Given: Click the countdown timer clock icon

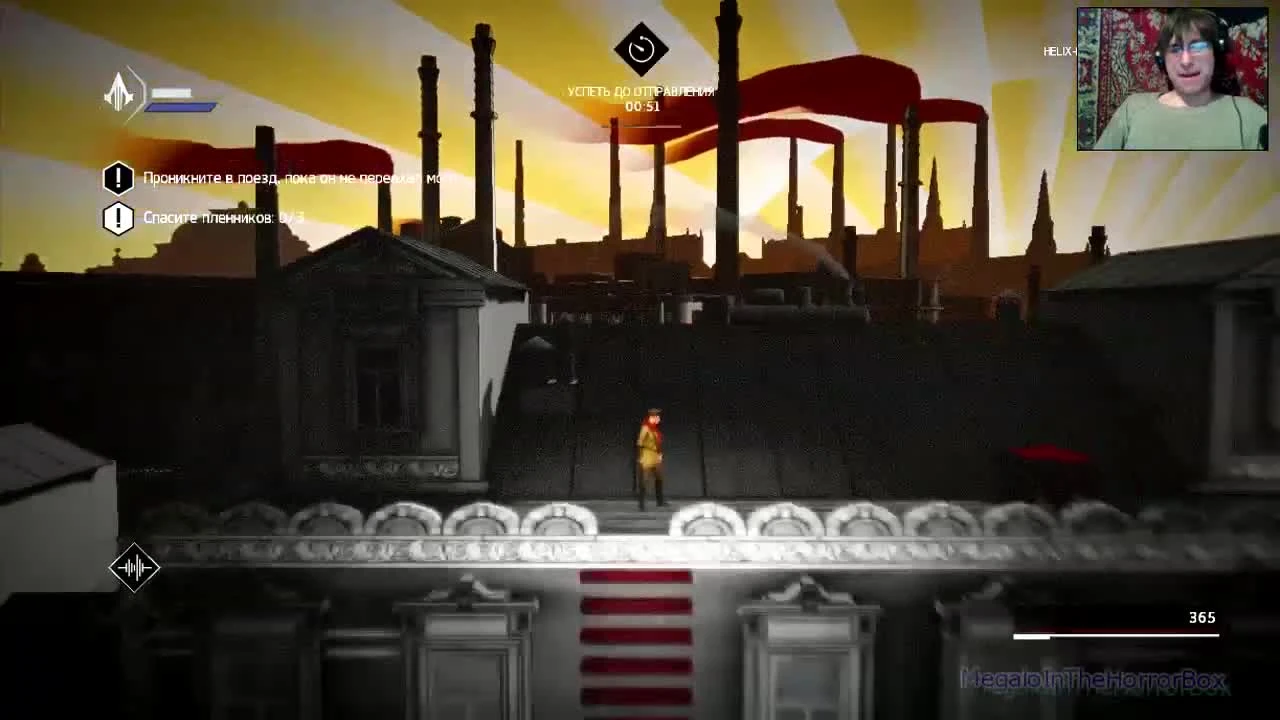Looking at the screenshot, I should pos(641,47).
